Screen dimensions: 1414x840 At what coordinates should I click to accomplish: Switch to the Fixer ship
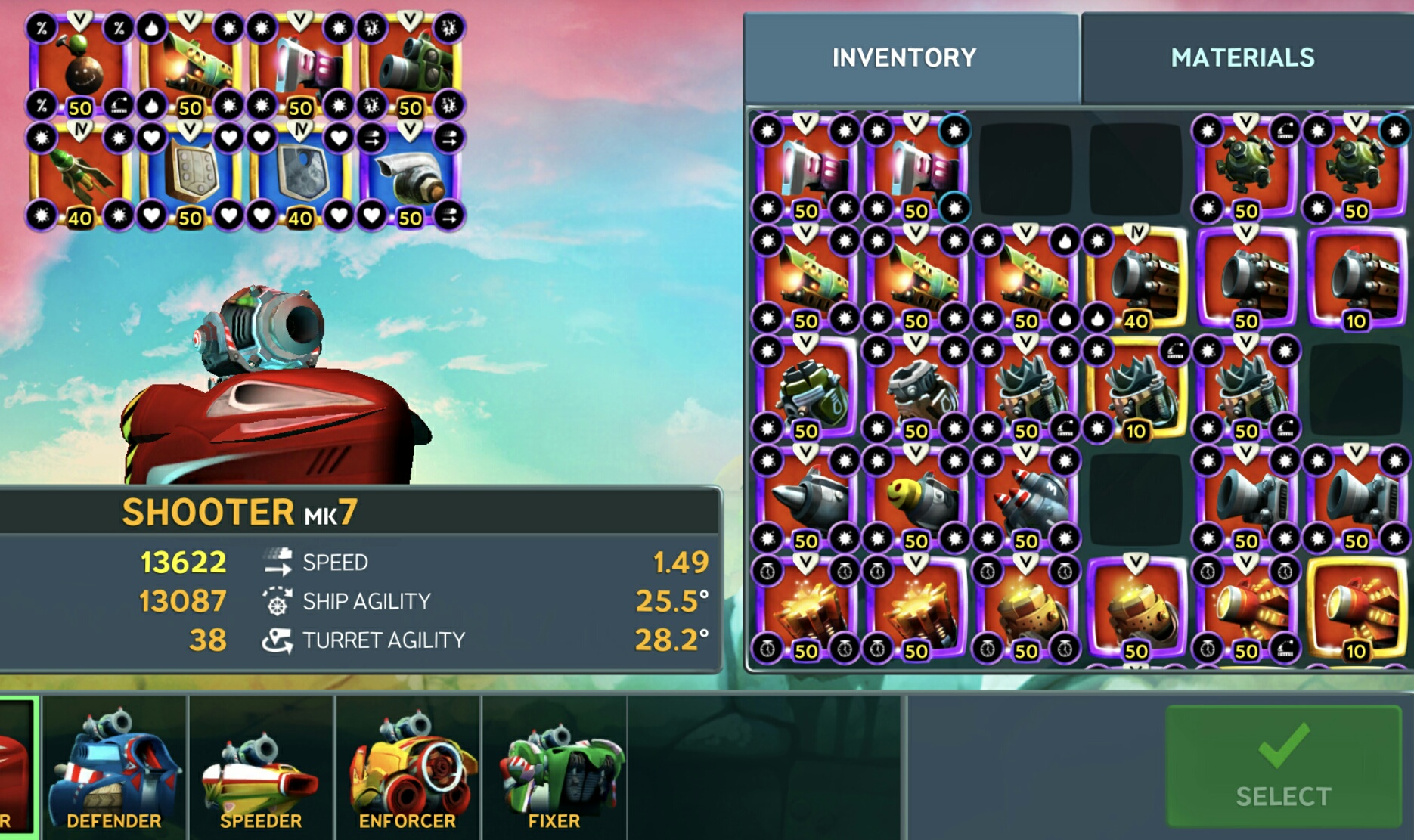[x=554, y=769]
